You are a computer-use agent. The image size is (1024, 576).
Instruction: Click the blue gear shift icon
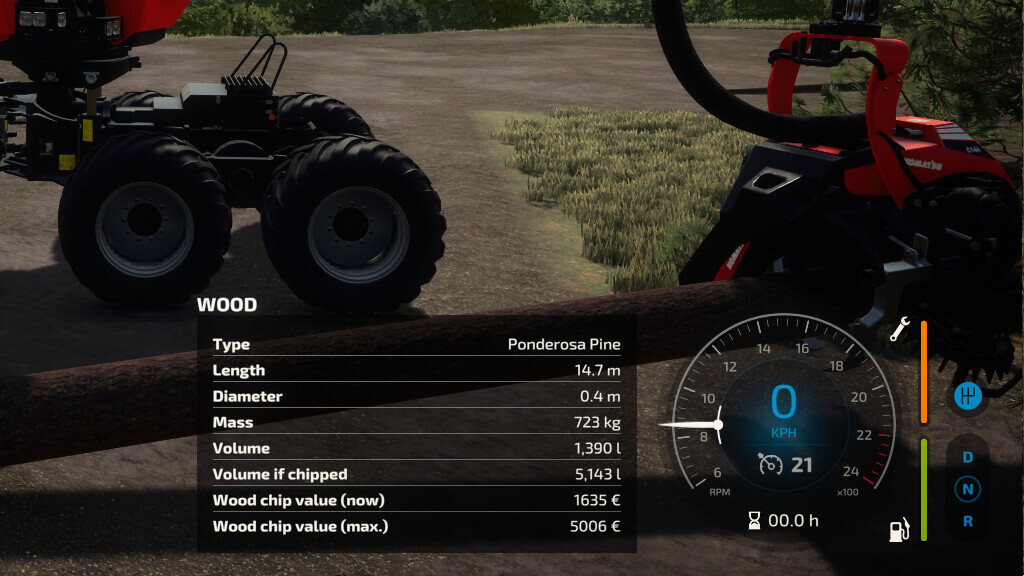coord(967,396)
